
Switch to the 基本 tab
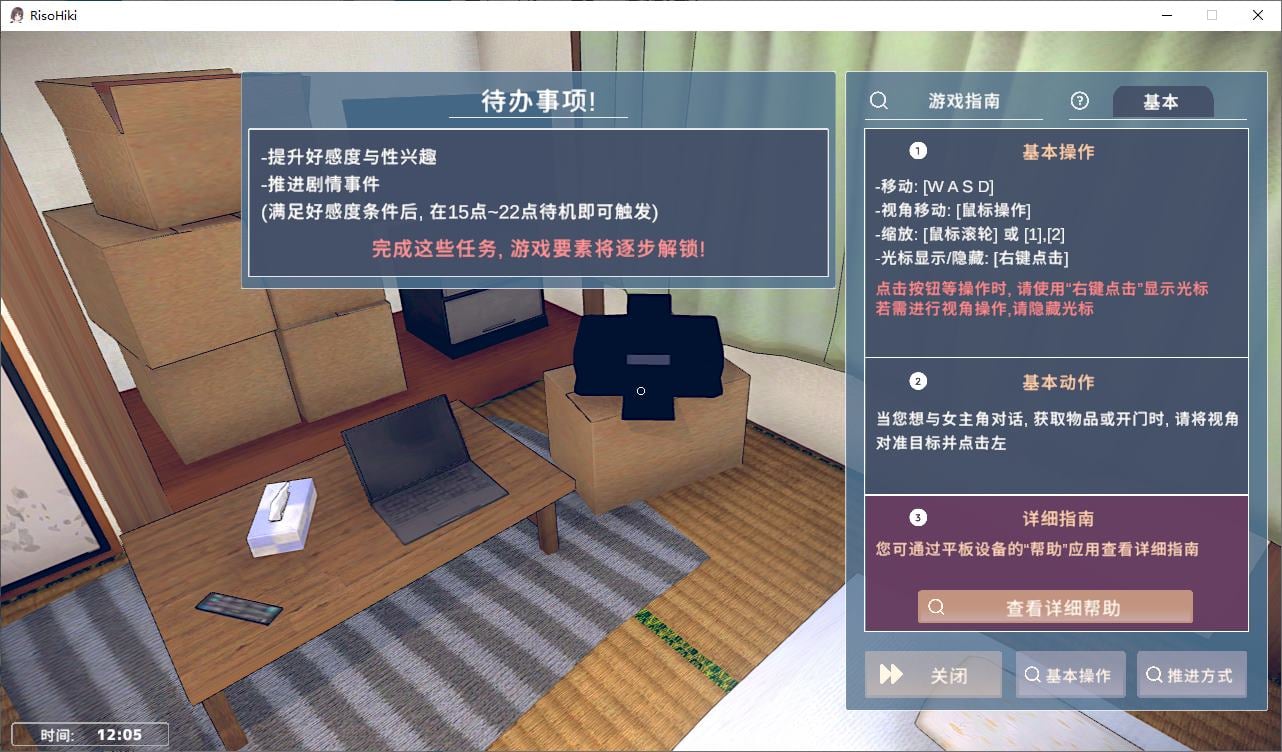[x=1162, y=101]
